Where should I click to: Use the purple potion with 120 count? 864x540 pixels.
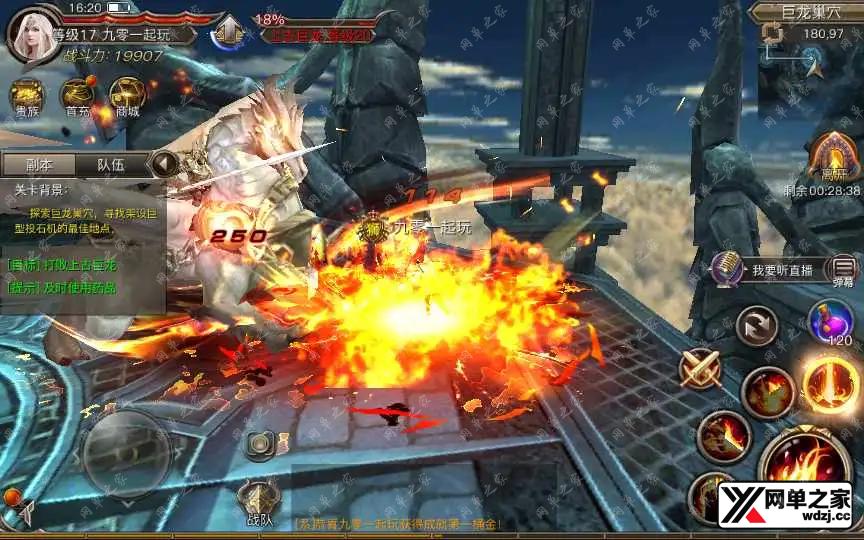pos(830,320)
